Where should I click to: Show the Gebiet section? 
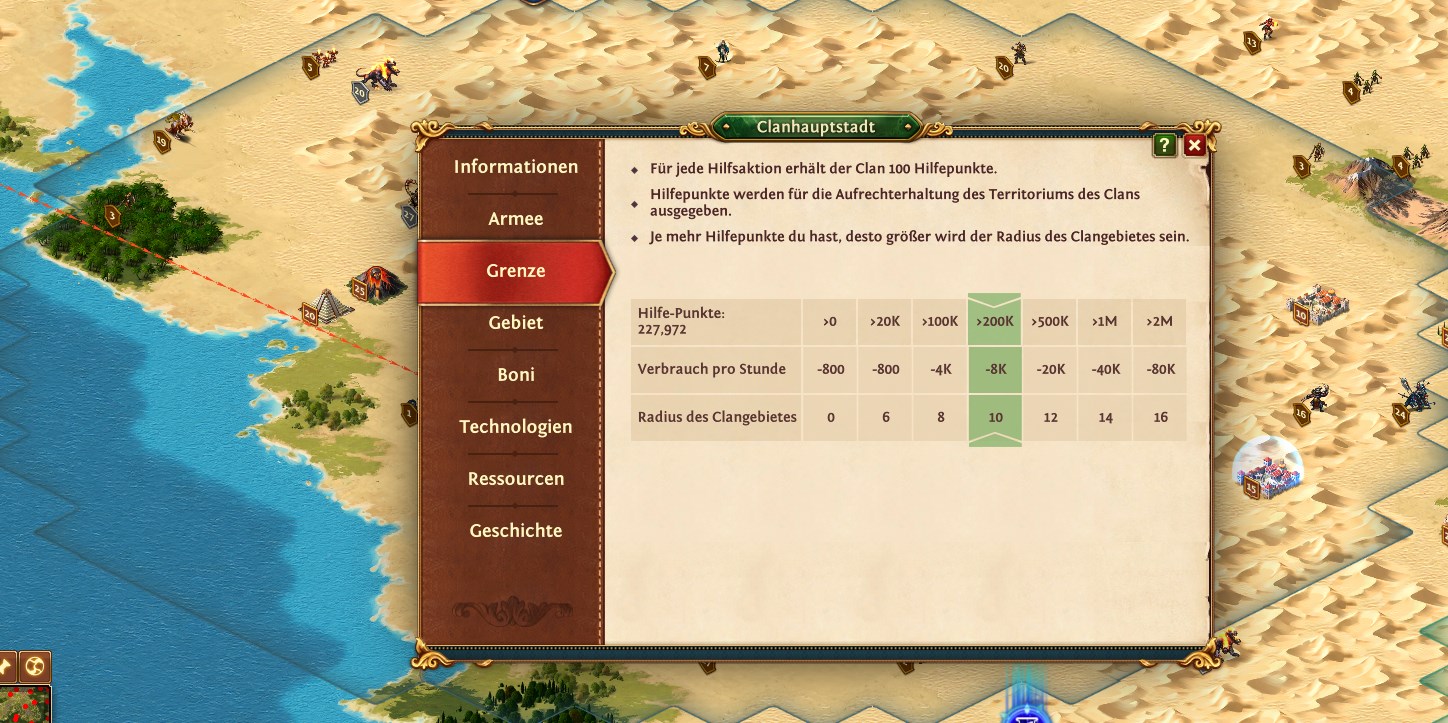(515, 323)
